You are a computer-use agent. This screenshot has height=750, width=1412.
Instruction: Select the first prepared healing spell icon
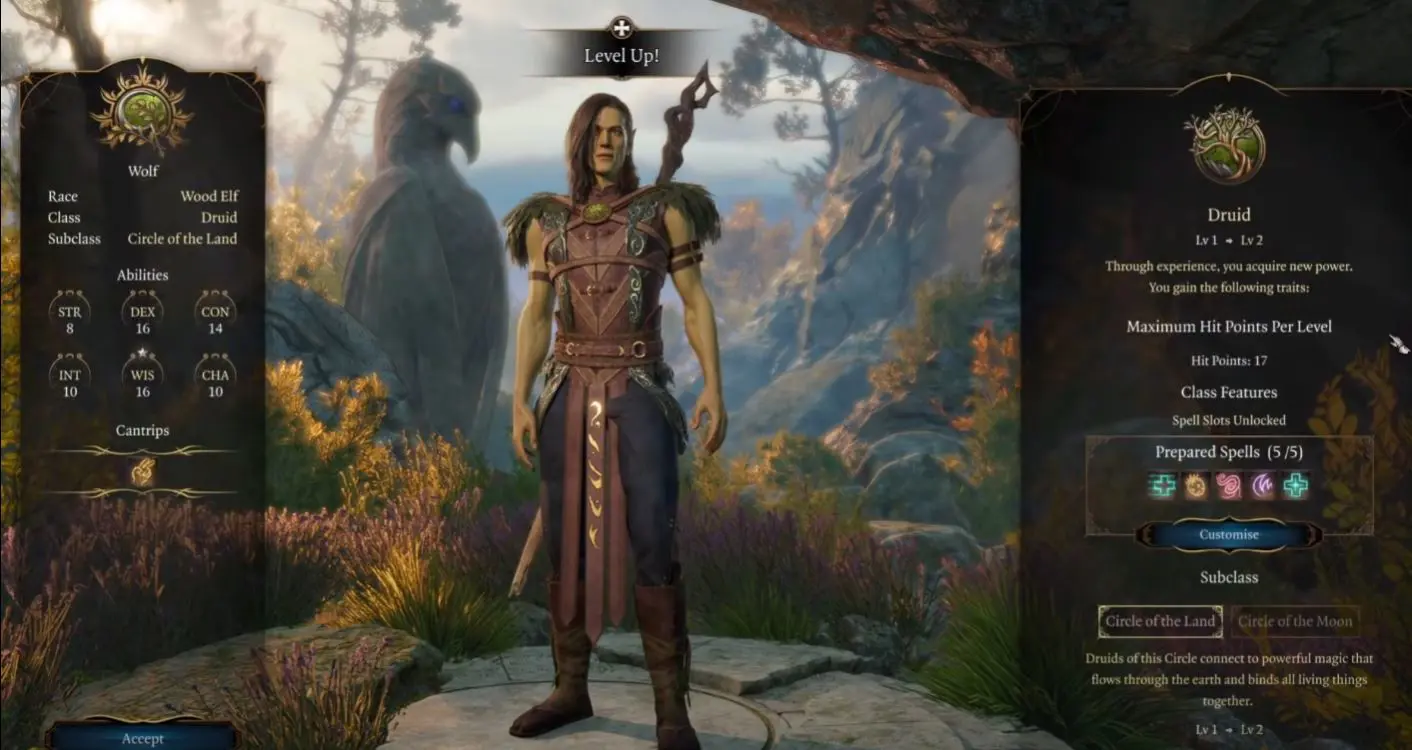click(1160, 487)
